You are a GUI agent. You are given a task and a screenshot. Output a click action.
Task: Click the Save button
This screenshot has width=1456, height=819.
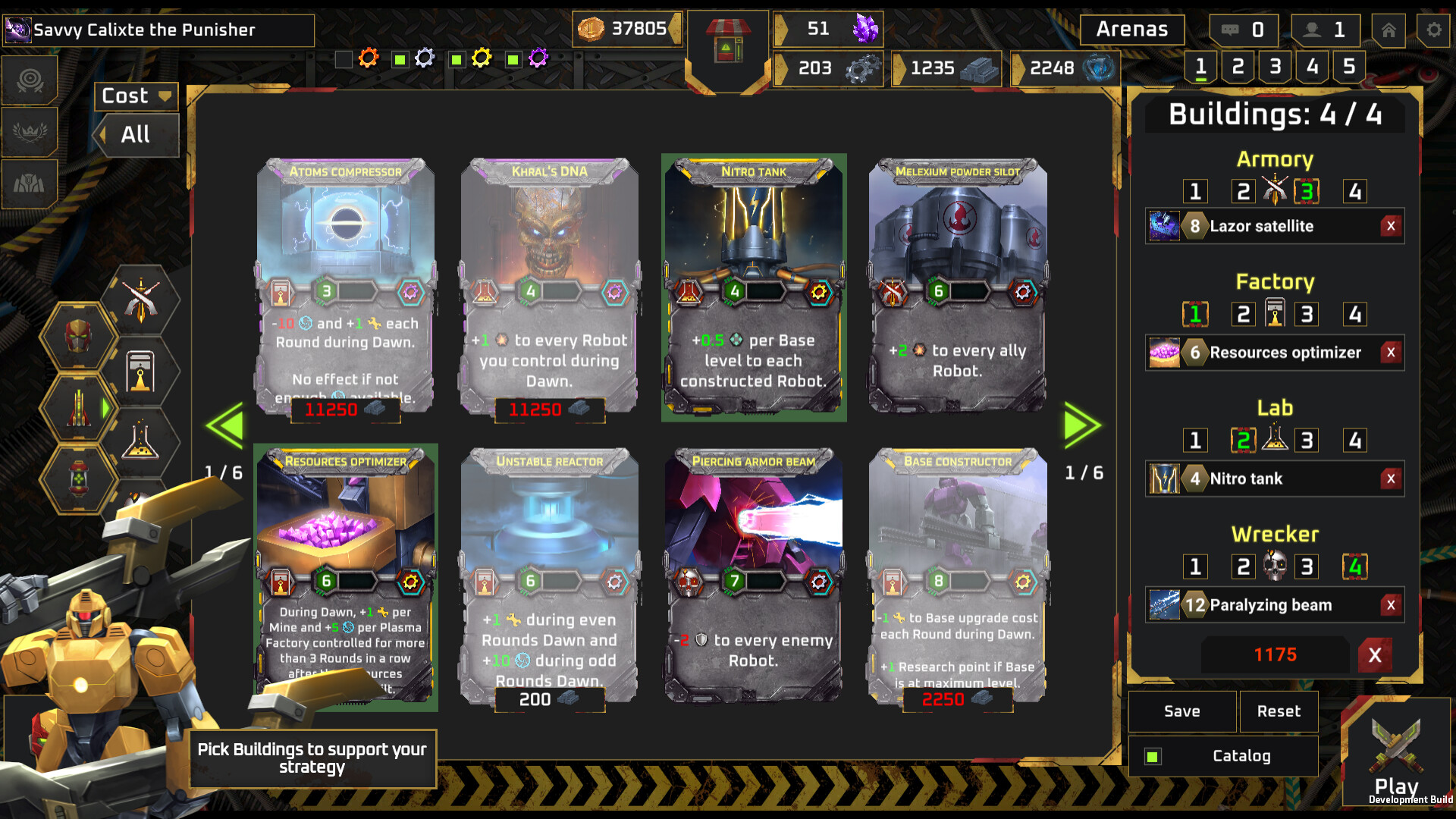(x=1181, y=711)
